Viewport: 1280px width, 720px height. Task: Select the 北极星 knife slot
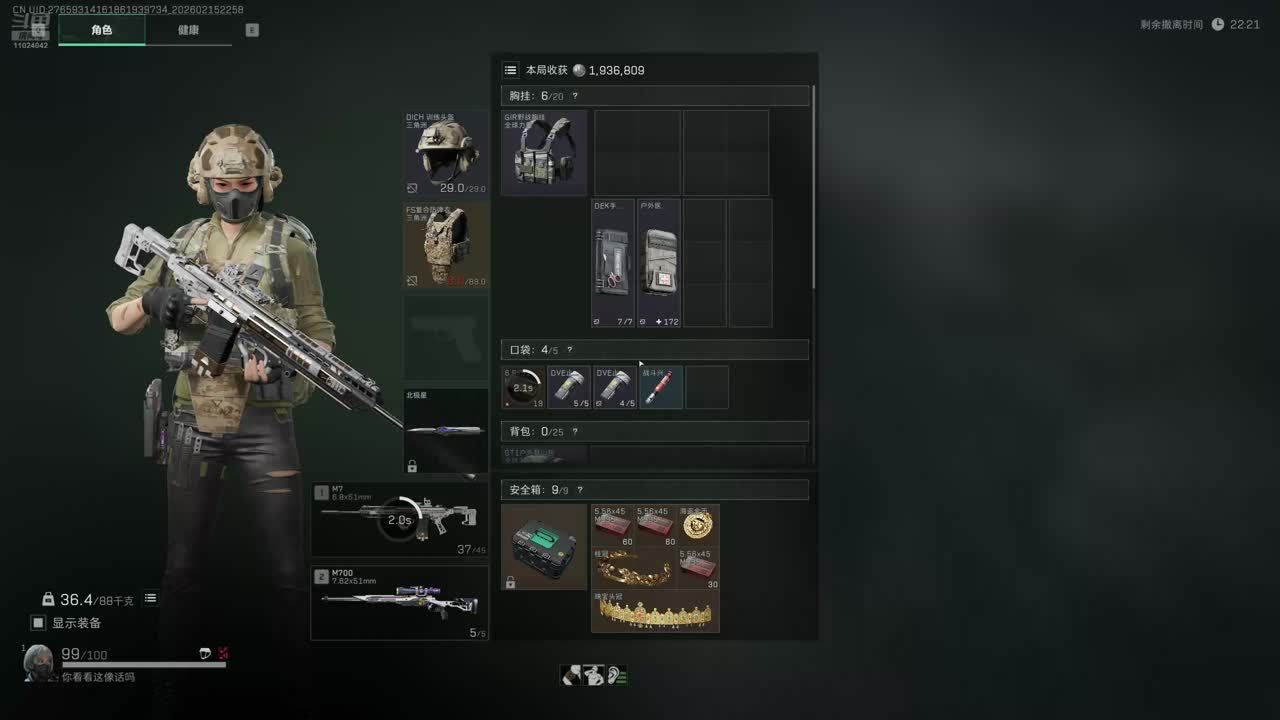click(446, 431)
